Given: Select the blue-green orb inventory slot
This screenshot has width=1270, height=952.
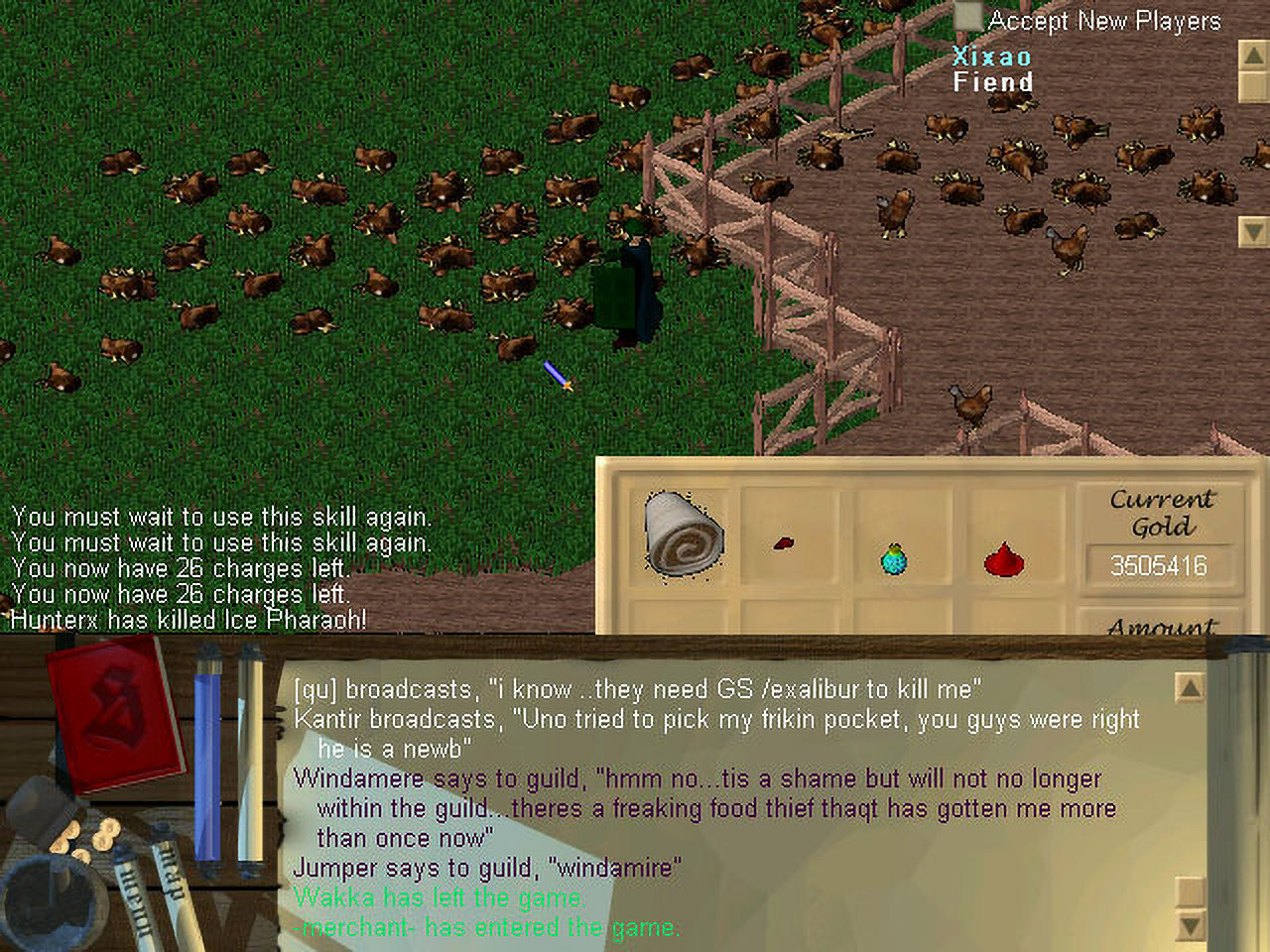Looking at the screenshot, I should (894, 559).
